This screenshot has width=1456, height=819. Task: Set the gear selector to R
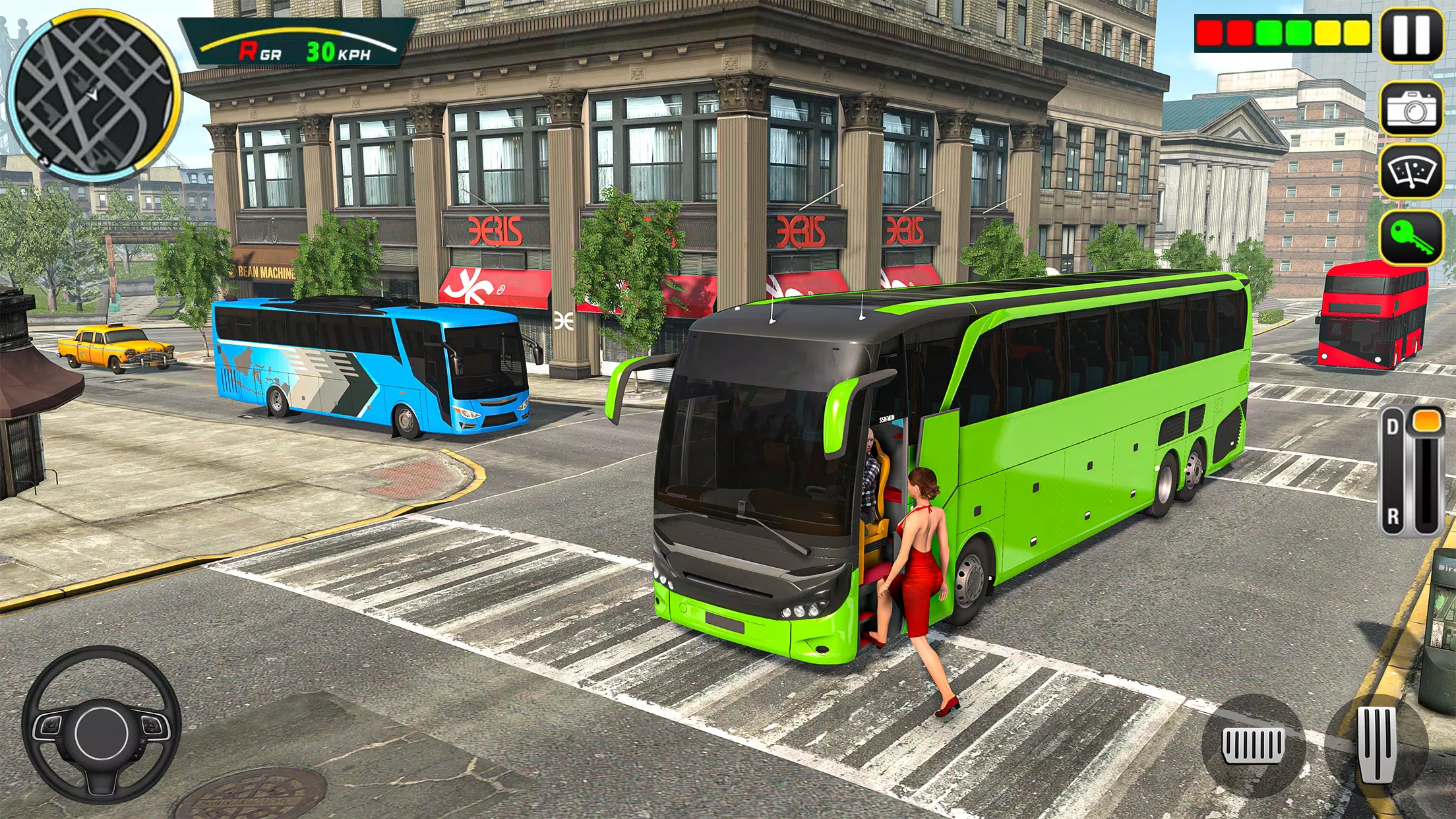(x=1393, y=516)
